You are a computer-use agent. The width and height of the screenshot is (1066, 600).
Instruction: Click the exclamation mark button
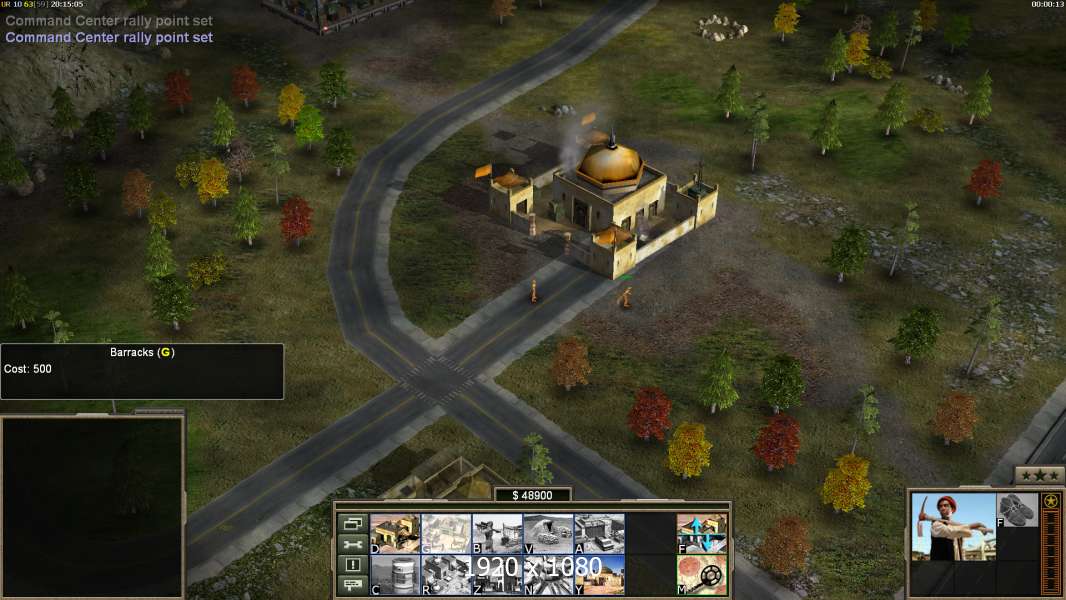point(352,565)
